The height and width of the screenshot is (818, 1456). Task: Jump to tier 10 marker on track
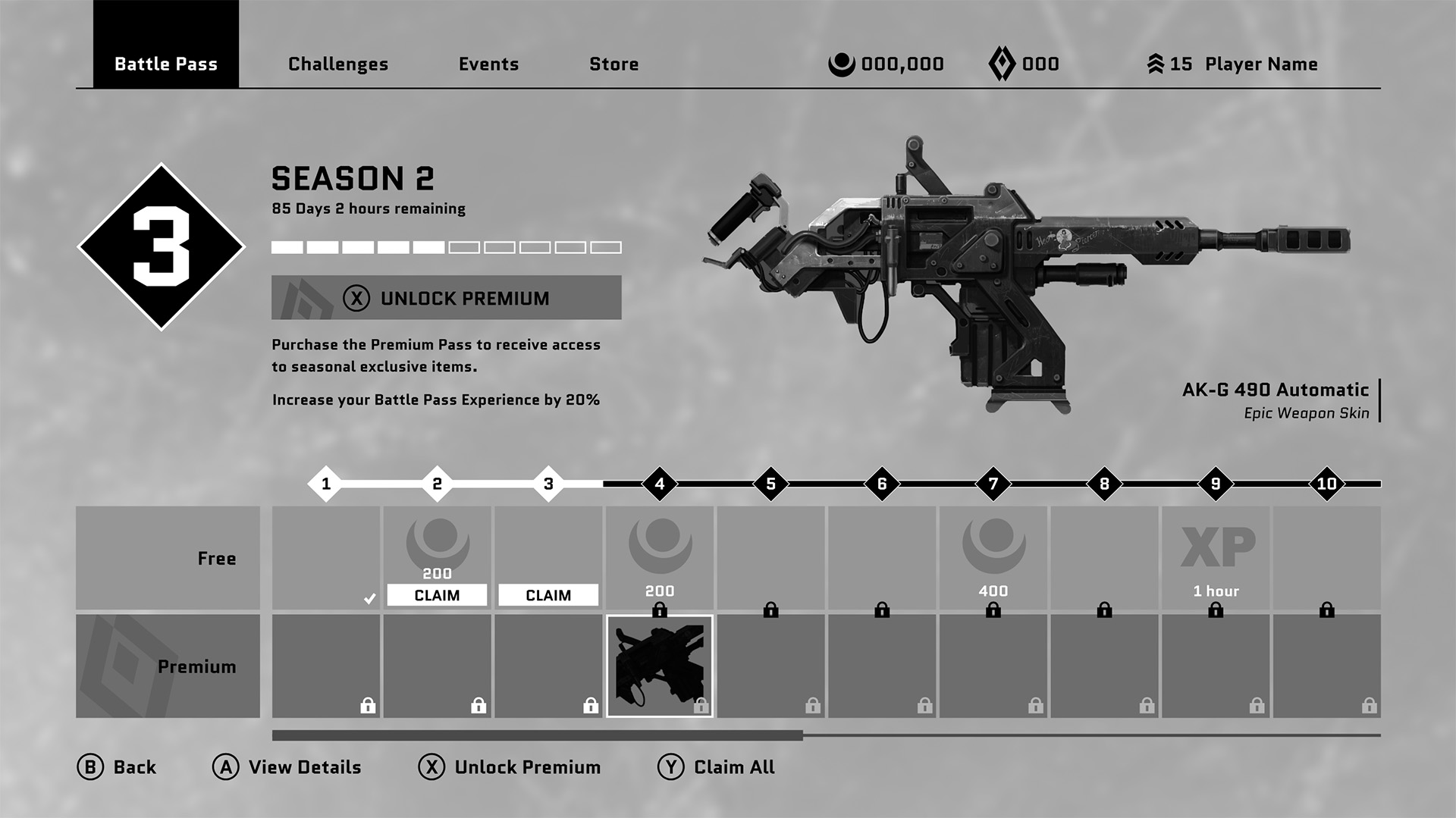coord(1326,484)
